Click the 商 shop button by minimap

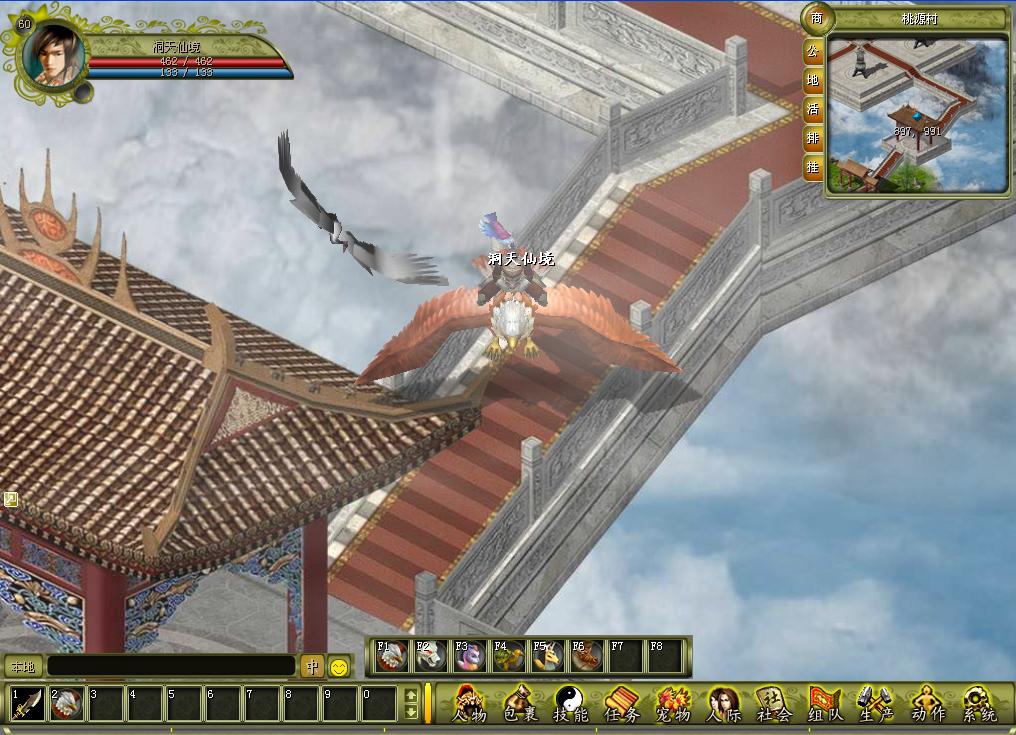(x=816, y=19)
